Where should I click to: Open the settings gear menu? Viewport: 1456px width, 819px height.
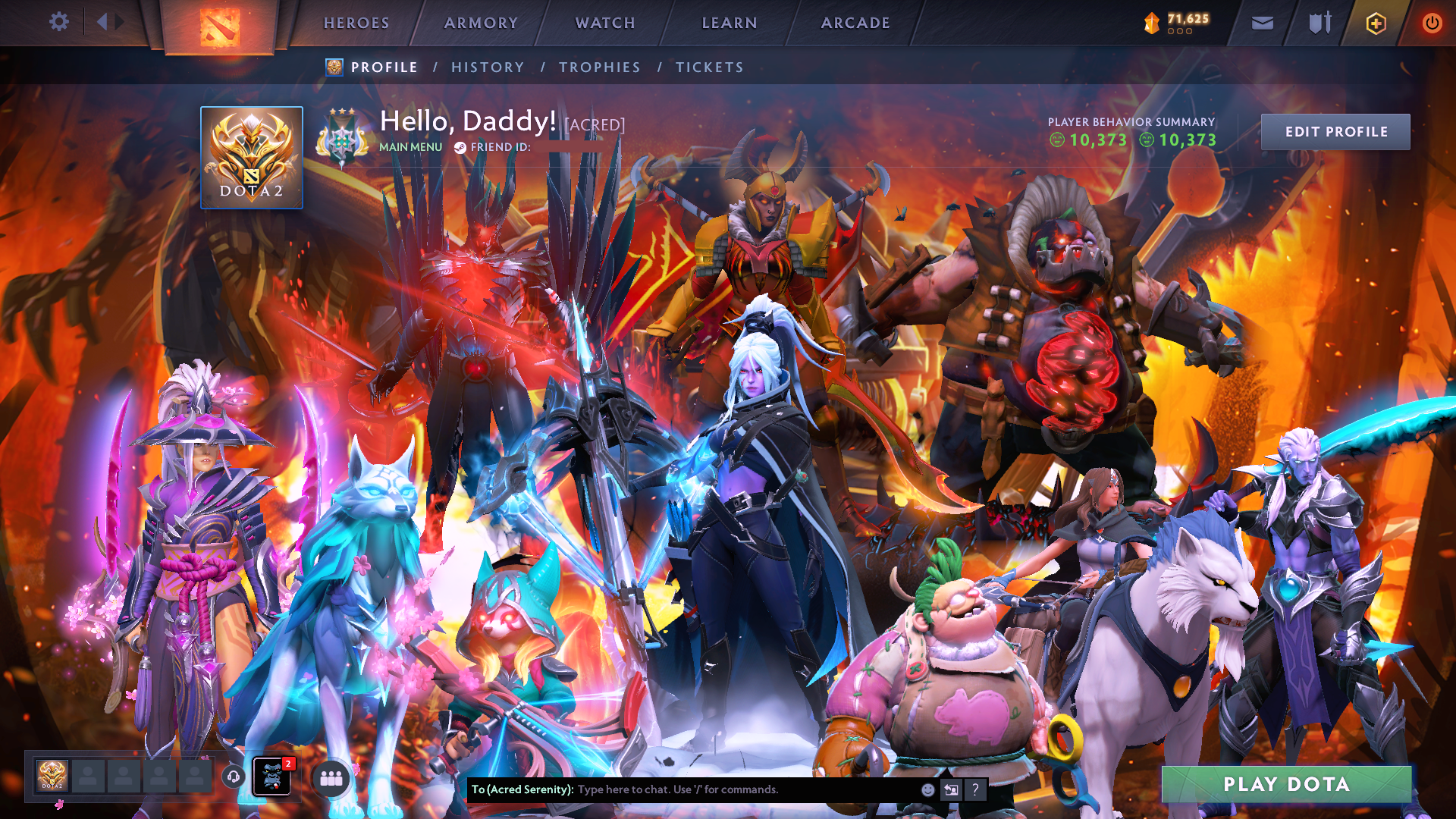point(58,22)
